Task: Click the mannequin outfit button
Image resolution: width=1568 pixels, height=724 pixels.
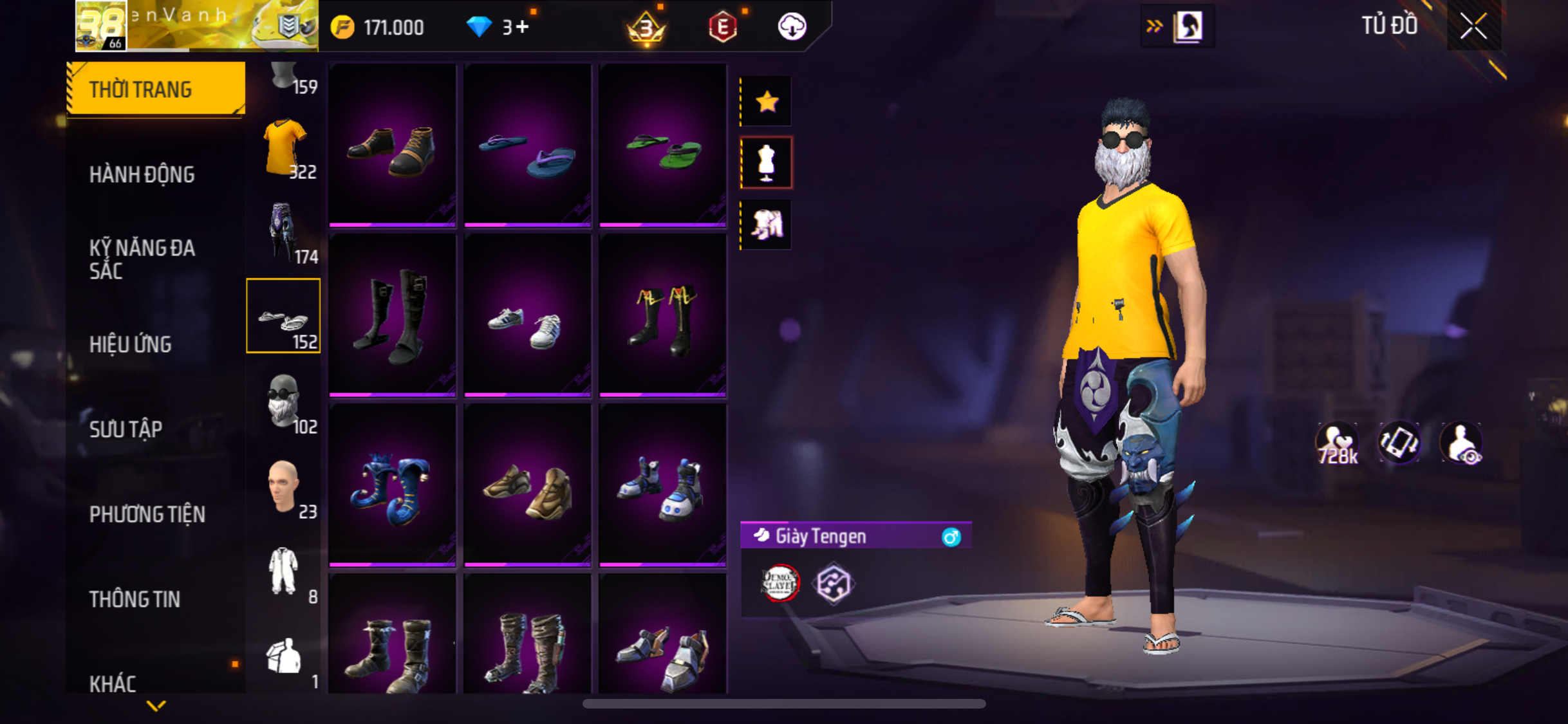Action: tap(767, 163)
